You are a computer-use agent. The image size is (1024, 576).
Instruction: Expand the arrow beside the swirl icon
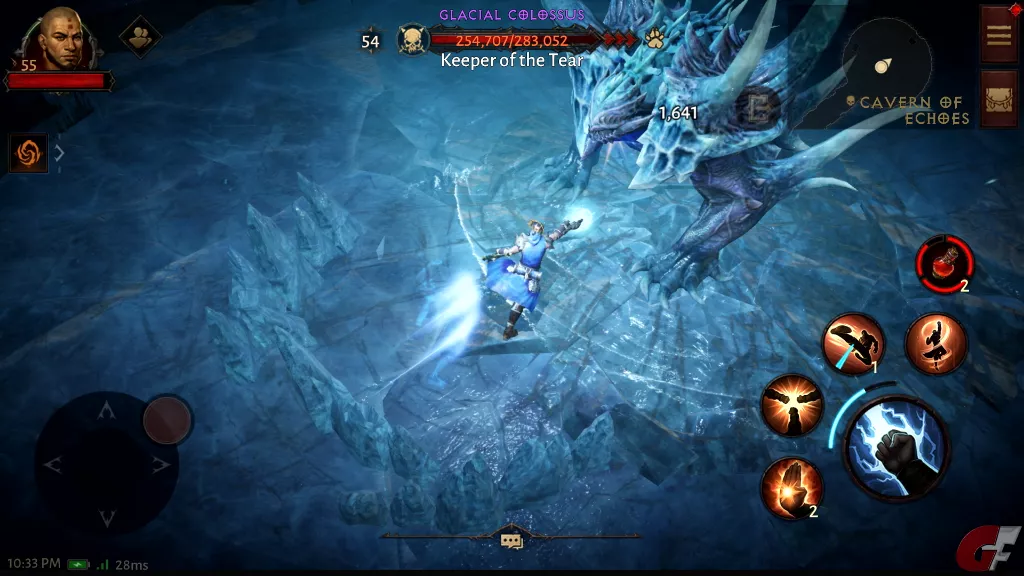(59, 153)
